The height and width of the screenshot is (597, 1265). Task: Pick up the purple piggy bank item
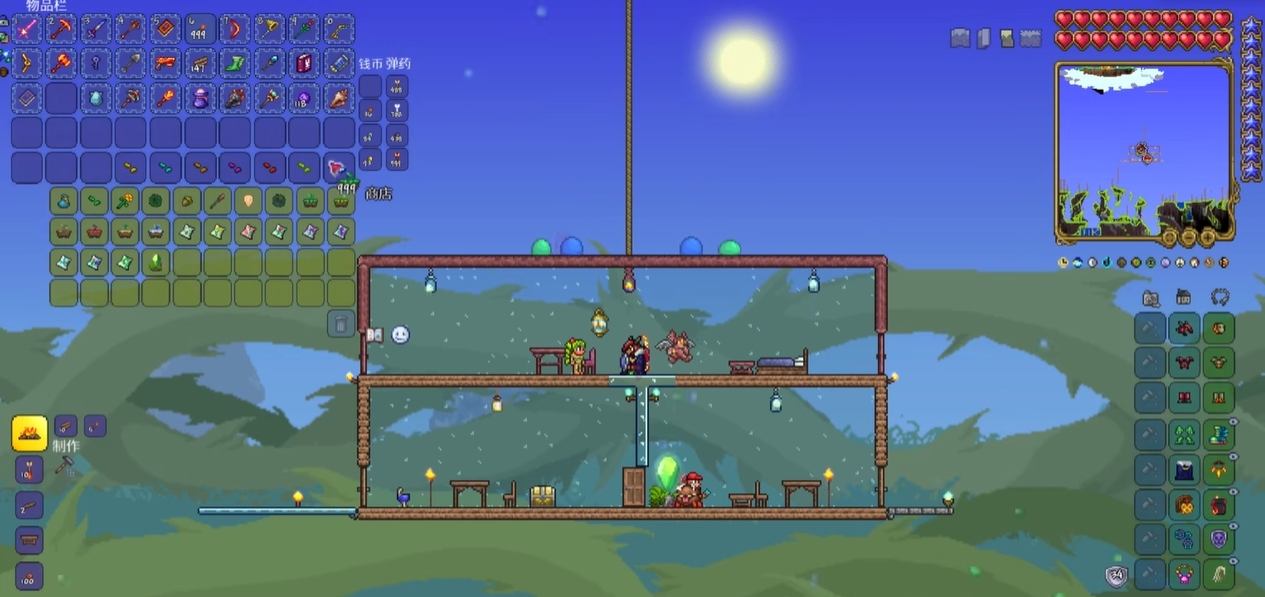(x=201, y=98)
